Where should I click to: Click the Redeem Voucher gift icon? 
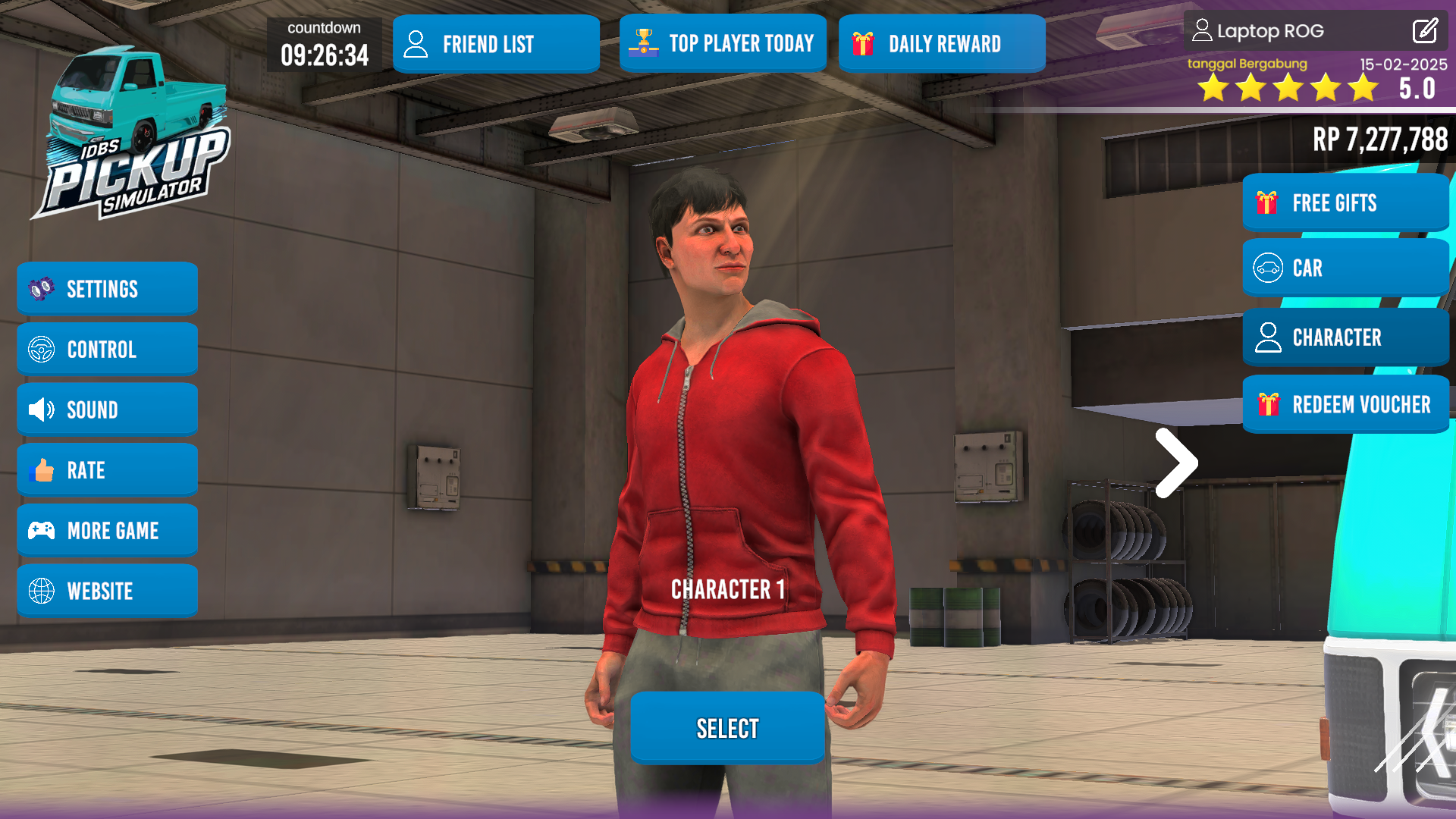coord(1267,404)
